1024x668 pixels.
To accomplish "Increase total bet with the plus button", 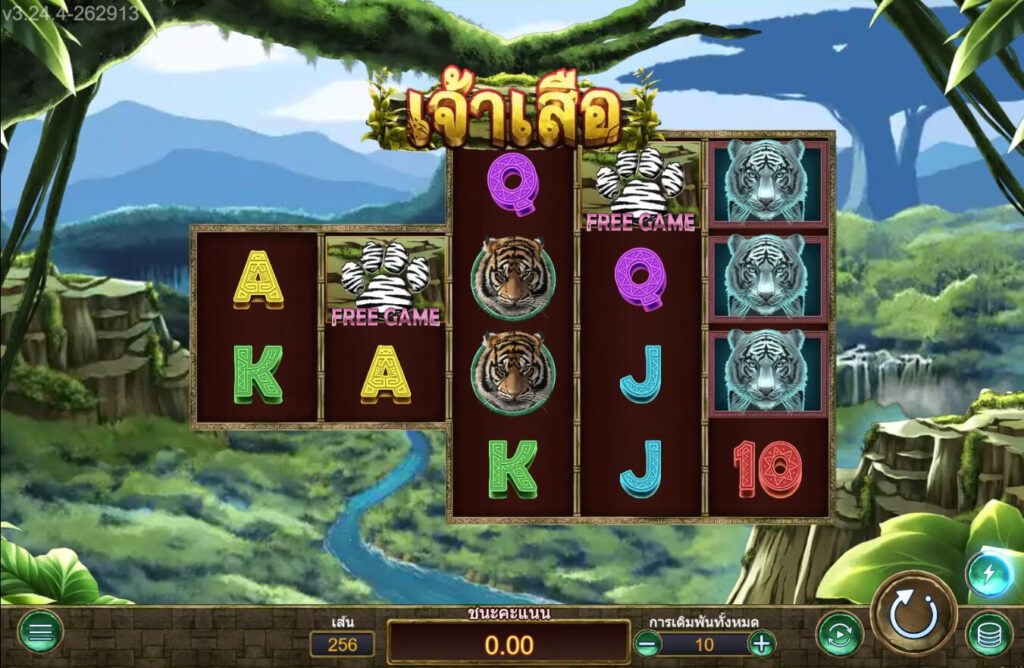I will (x=762, y=644).
